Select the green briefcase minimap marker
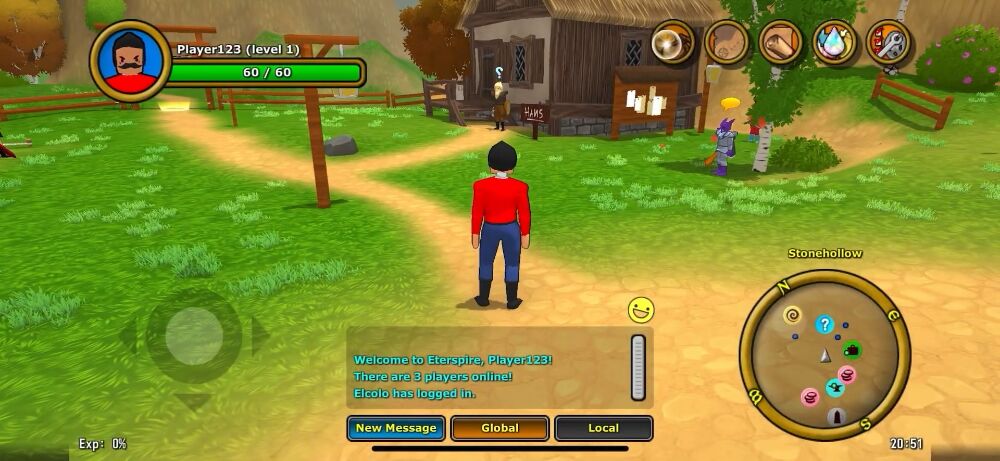The image size is (1000, 461). pyautogui.click(x=852, y=350)
